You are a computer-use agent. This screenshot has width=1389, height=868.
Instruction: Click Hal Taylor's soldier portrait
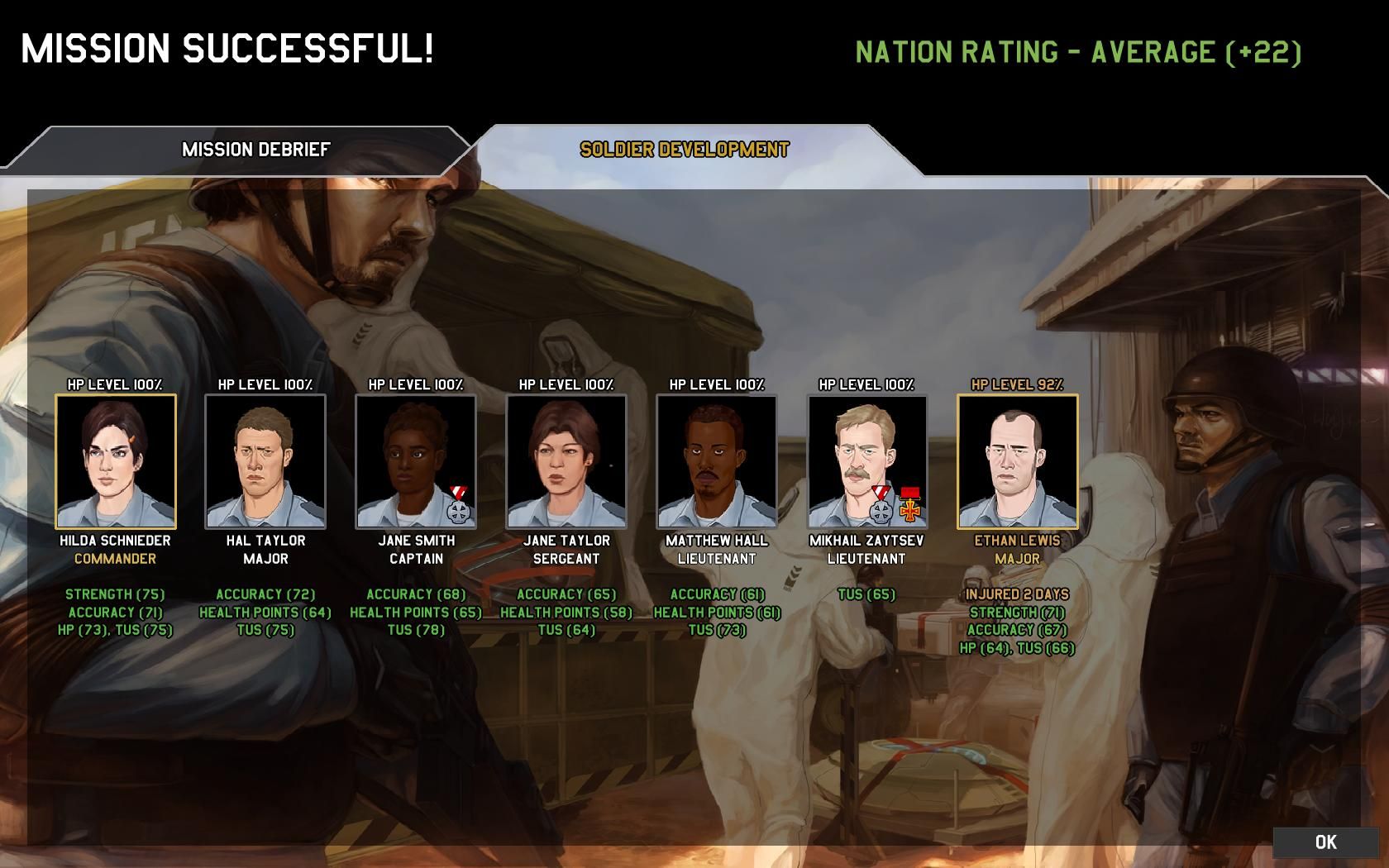[265, 461]
